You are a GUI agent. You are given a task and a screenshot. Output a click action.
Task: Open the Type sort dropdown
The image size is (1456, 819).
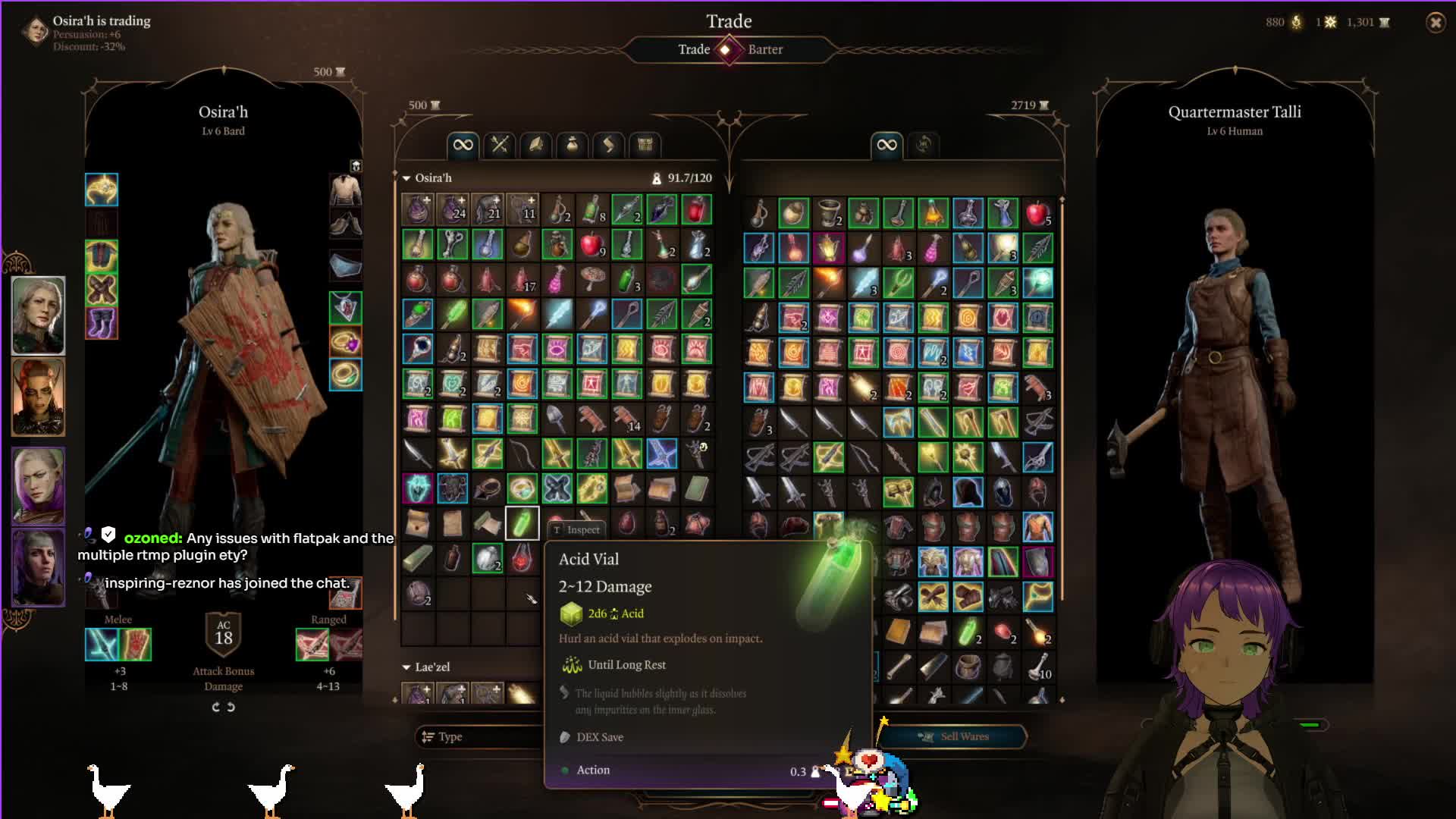tap(478, 736)
